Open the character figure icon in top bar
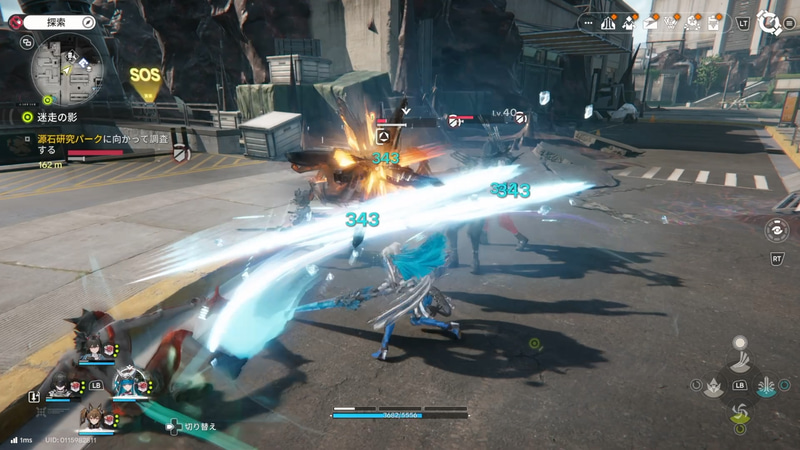The width and height of the screenshot is (800, 450). pyautogui.click(x=630, y=22)
